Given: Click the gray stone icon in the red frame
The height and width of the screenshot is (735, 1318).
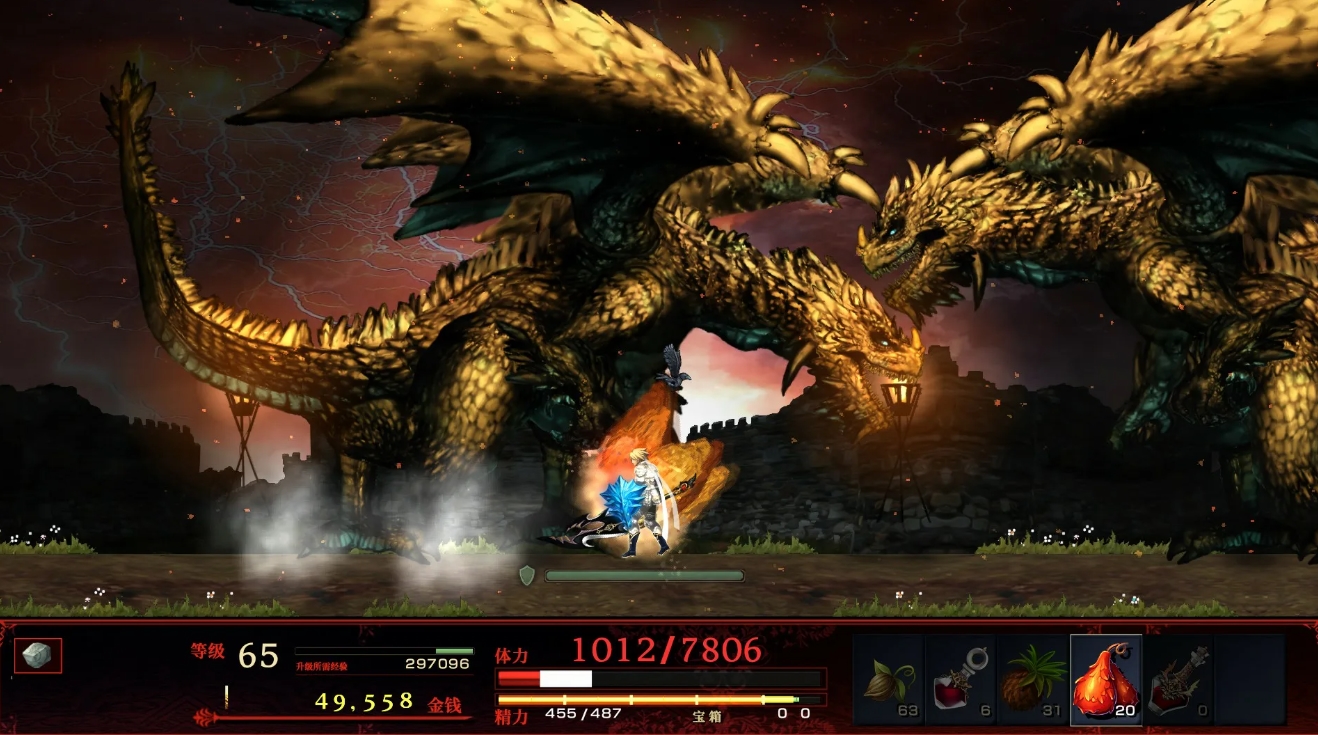Looking at the screenshot, I should coord(38,656).
